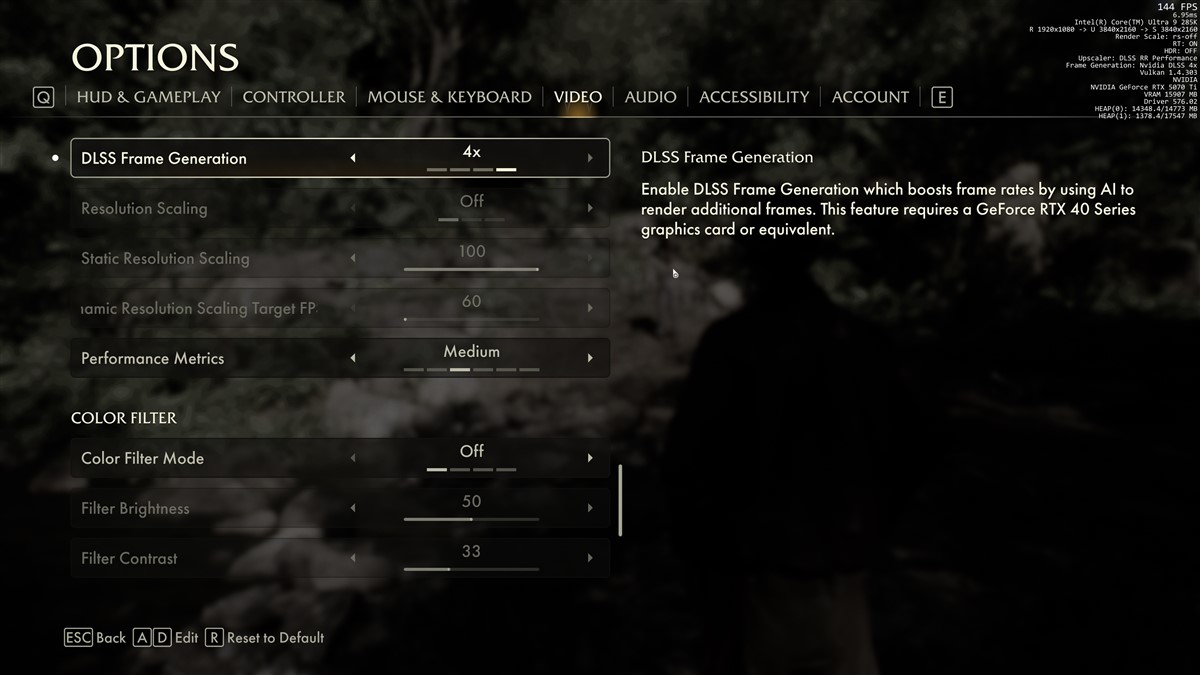
Task: Highlight the Performance Metrics setting row
Action: point(200,358)
